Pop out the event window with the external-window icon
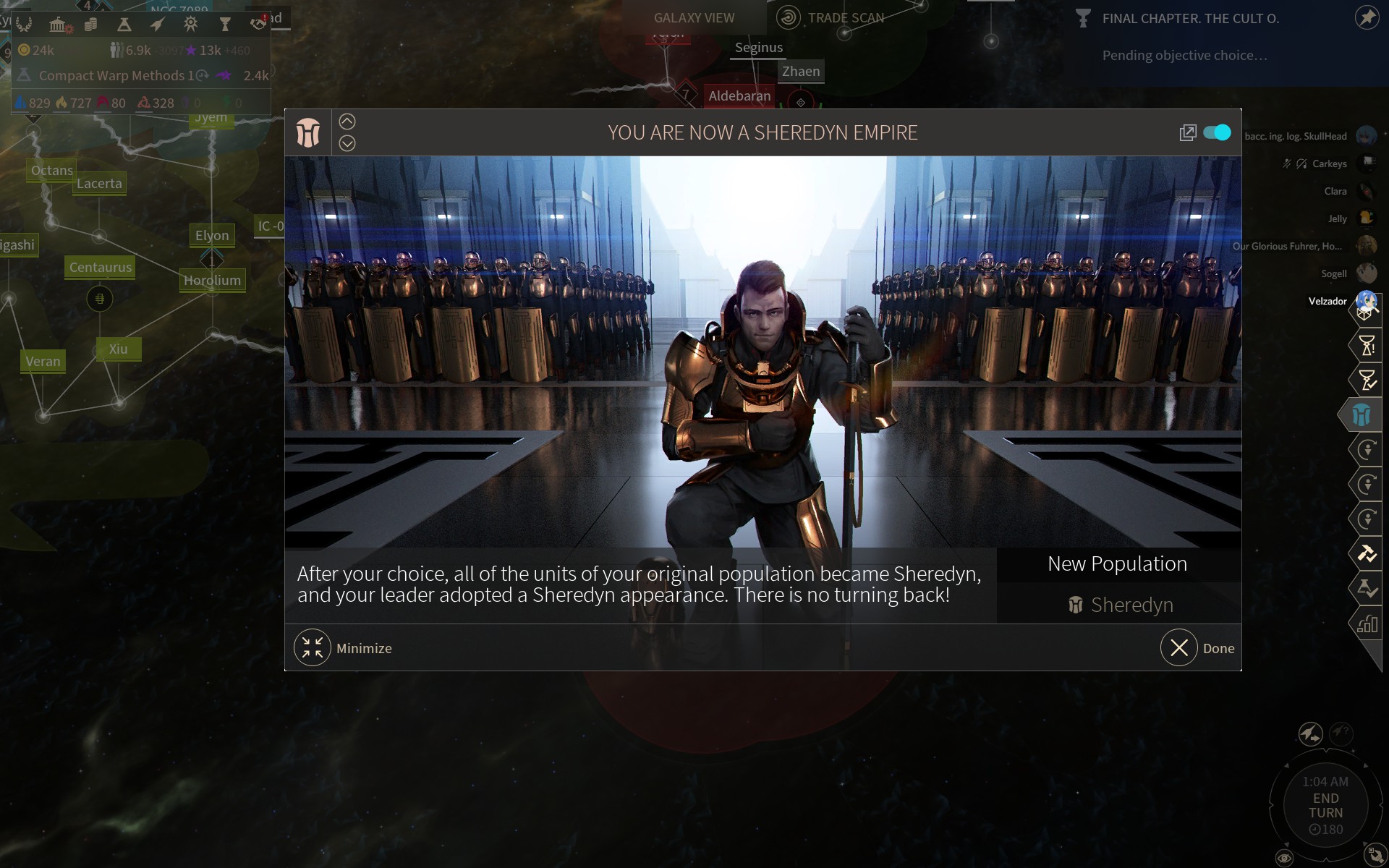The height and width of the screenshot is (868, 1389). (x=1189, y=132)
